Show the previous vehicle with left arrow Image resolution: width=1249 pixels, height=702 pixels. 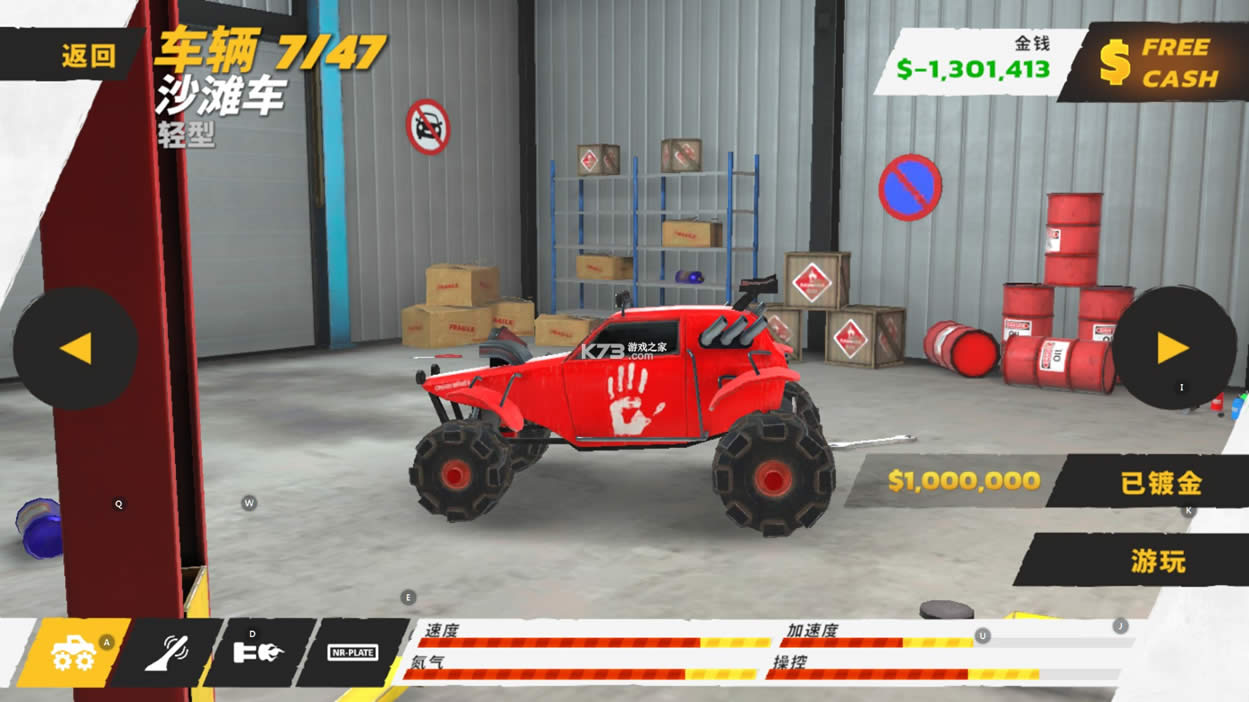click(75, 348)
